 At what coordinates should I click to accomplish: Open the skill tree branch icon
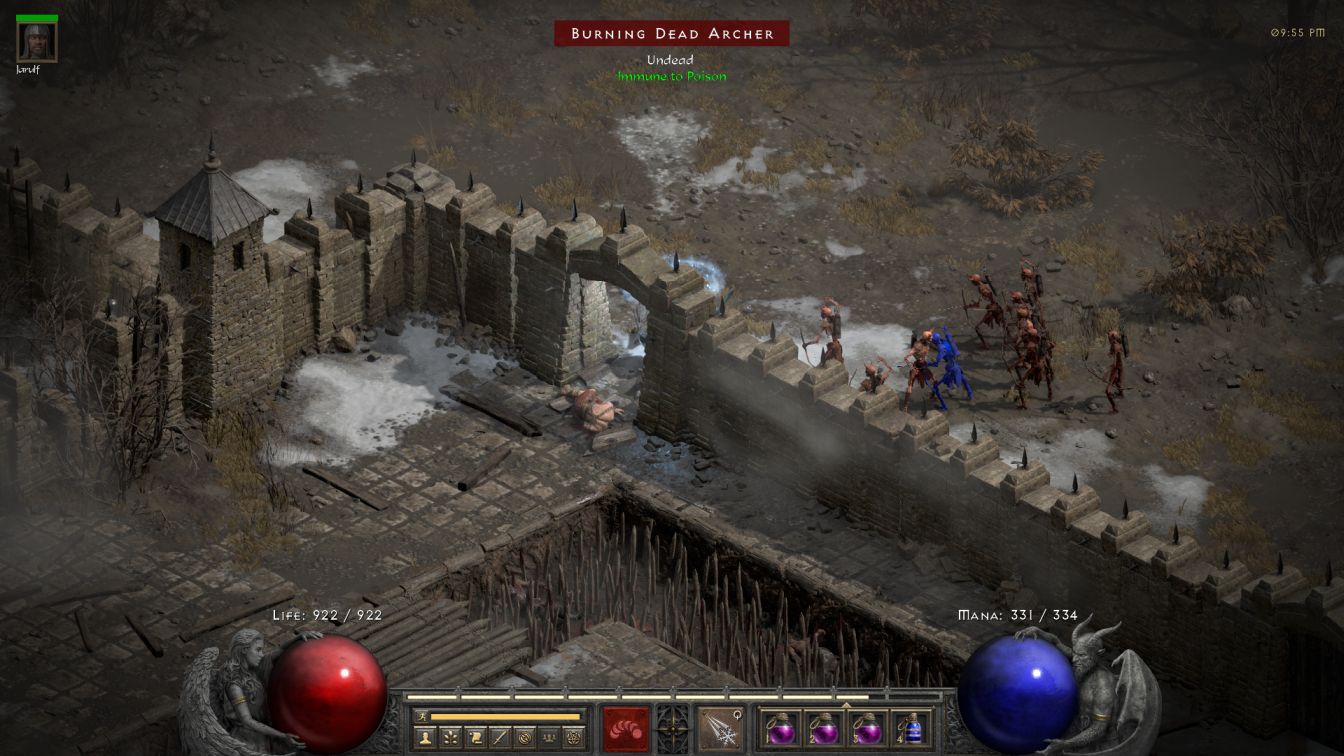coord(452,738)
